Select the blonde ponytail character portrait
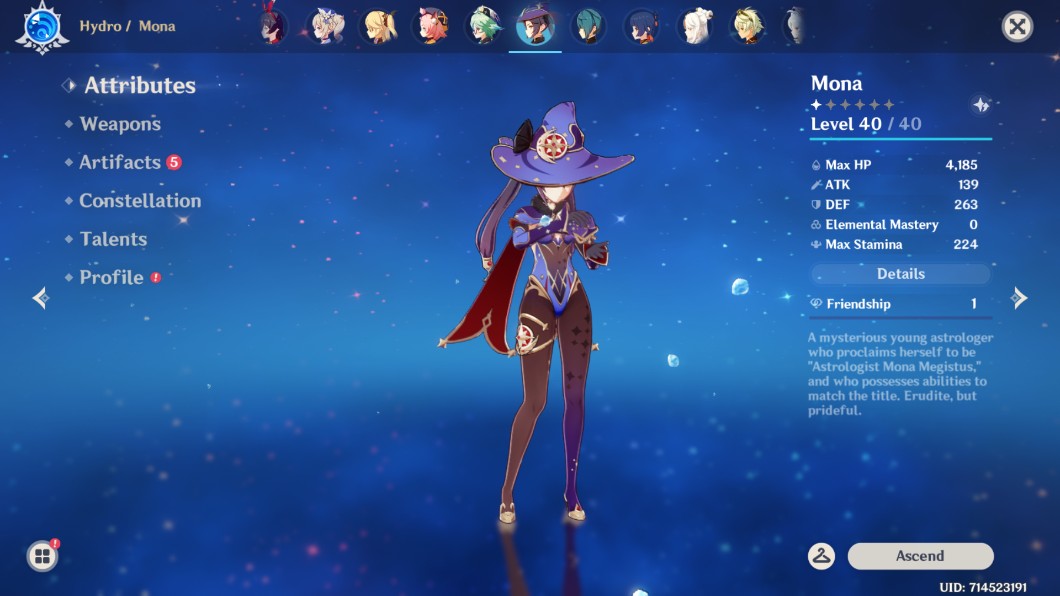The height and width of the screenshot is (596, 1060). (380, 27)
